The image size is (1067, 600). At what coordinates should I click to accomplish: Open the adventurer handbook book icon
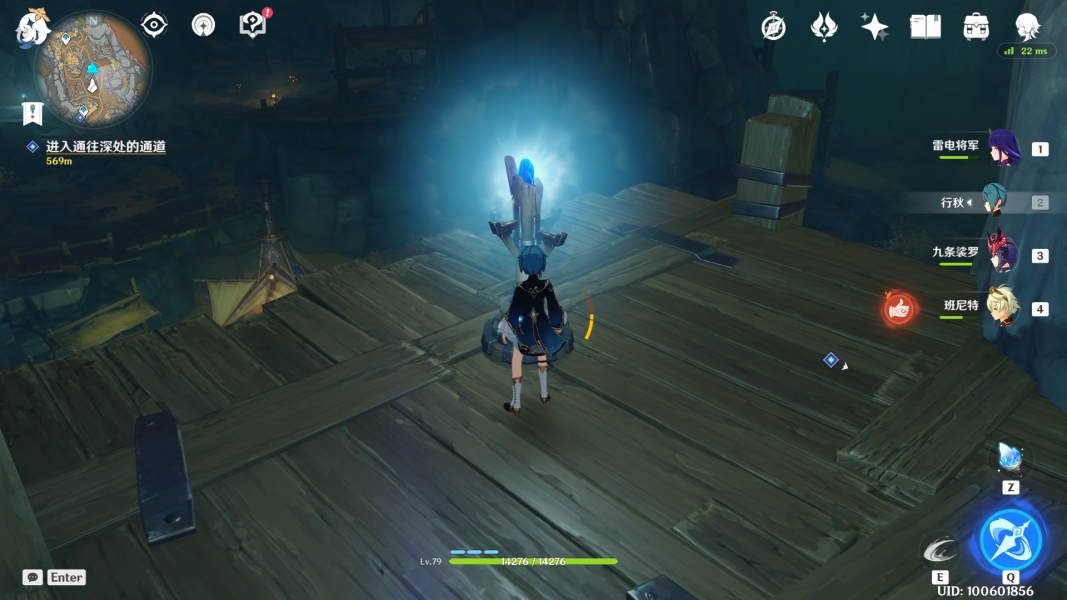(925, 27)
